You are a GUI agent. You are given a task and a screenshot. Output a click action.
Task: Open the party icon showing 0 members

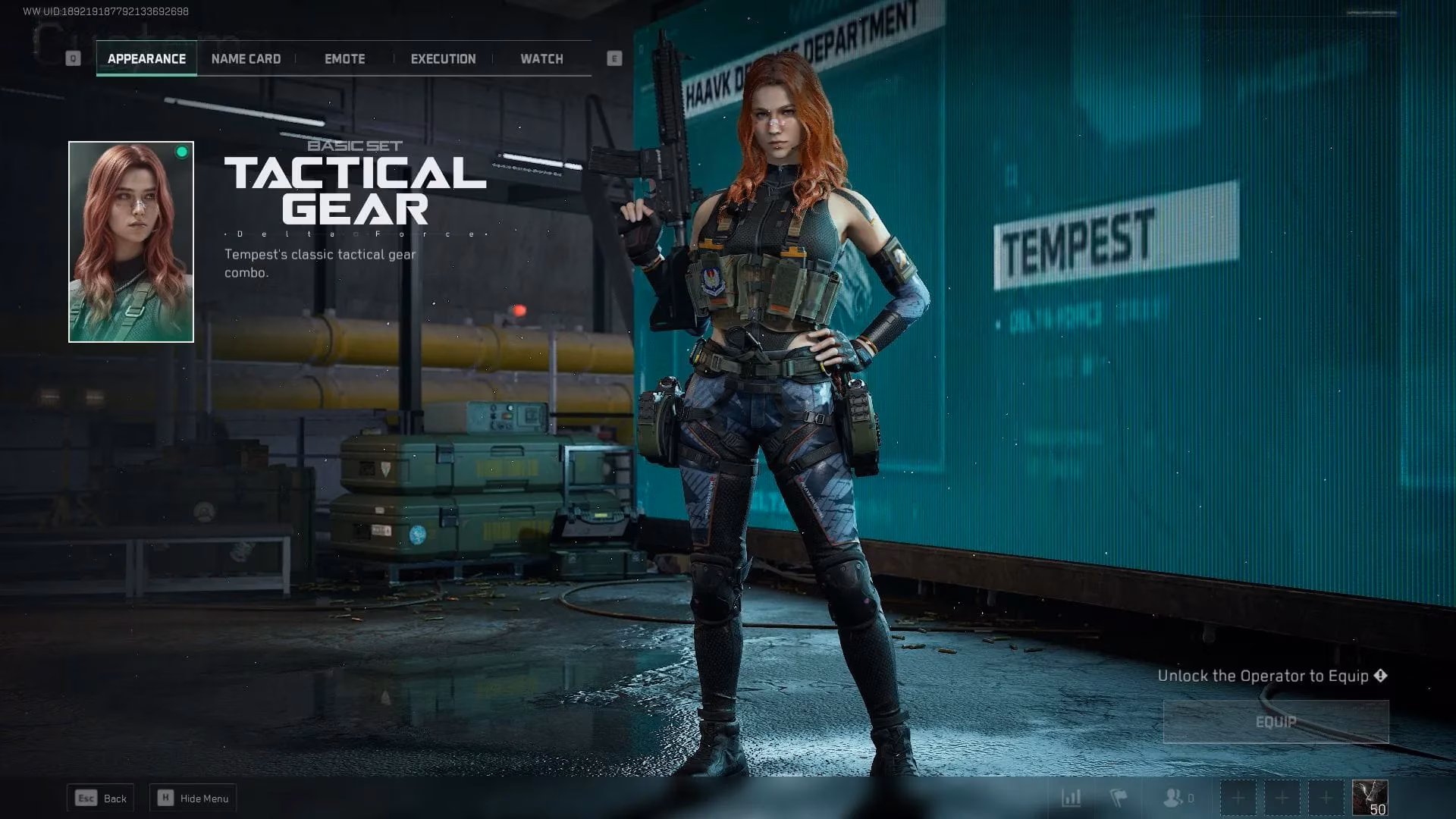click(x=1172, y=798)
